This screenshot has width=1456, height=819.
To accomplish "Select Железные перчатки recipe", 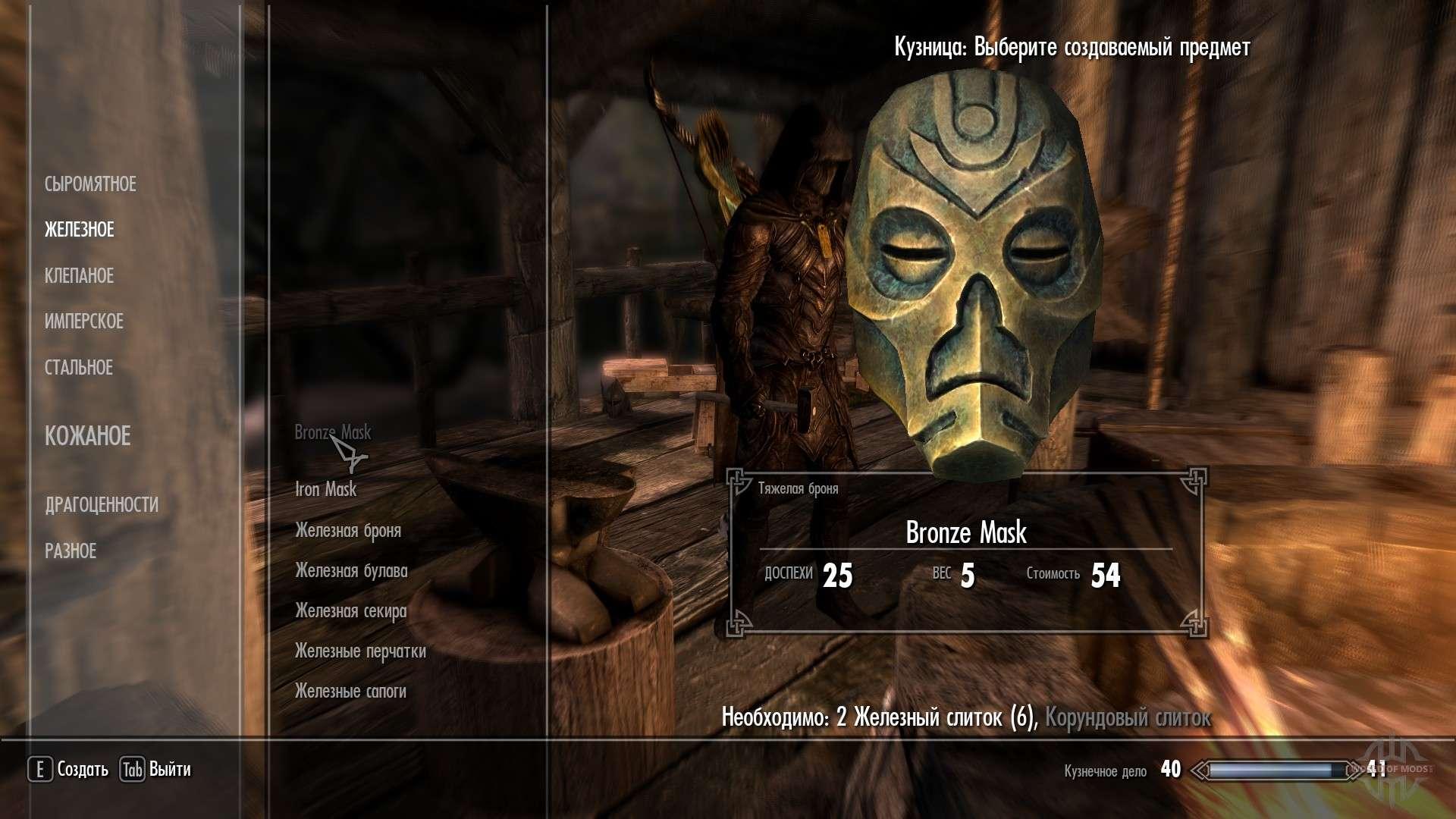I will [x=360, y=651].
